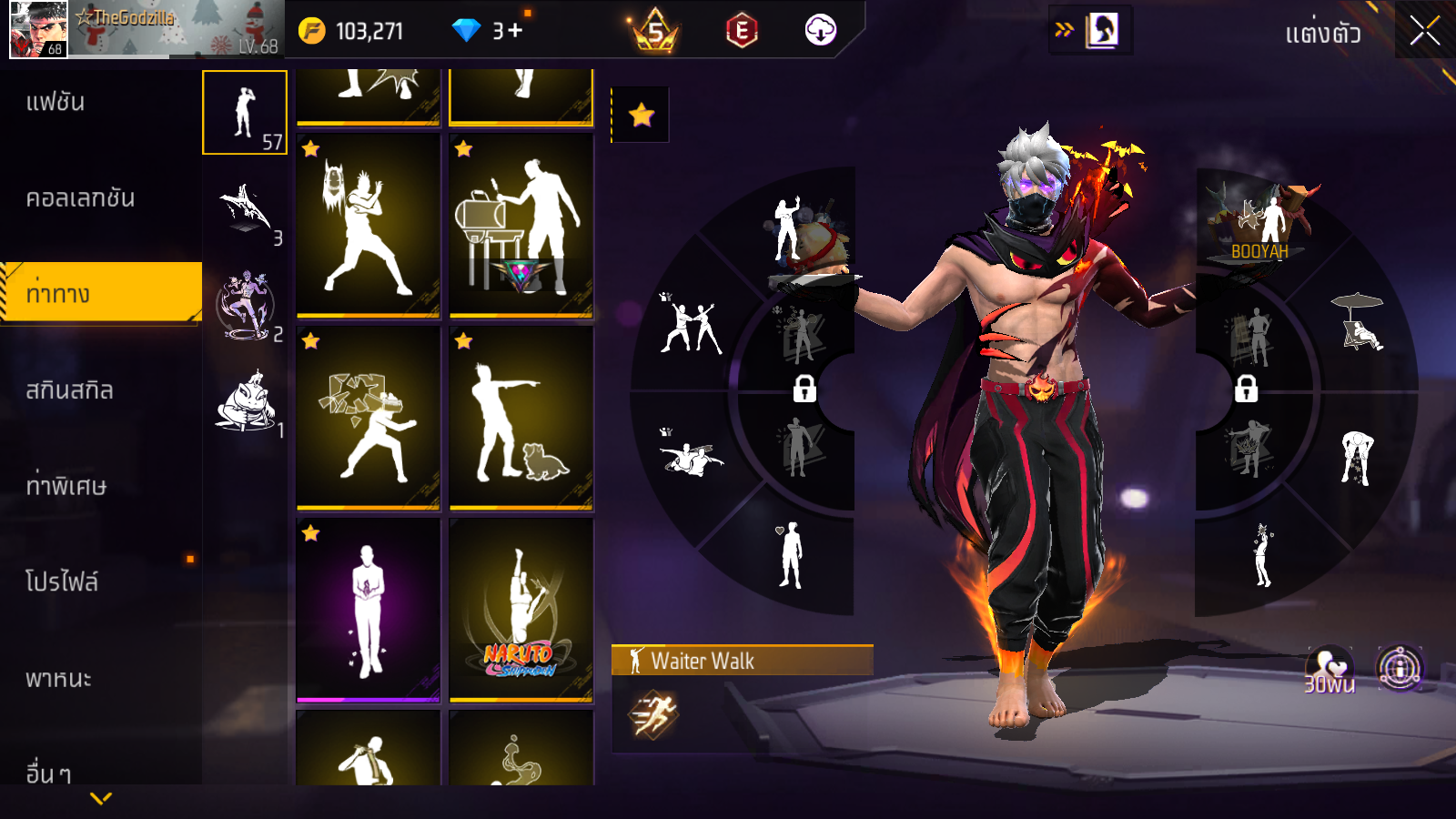Open the คอลเลกชัน category
Screen dimensions: 1456x819
coord(80,198)
